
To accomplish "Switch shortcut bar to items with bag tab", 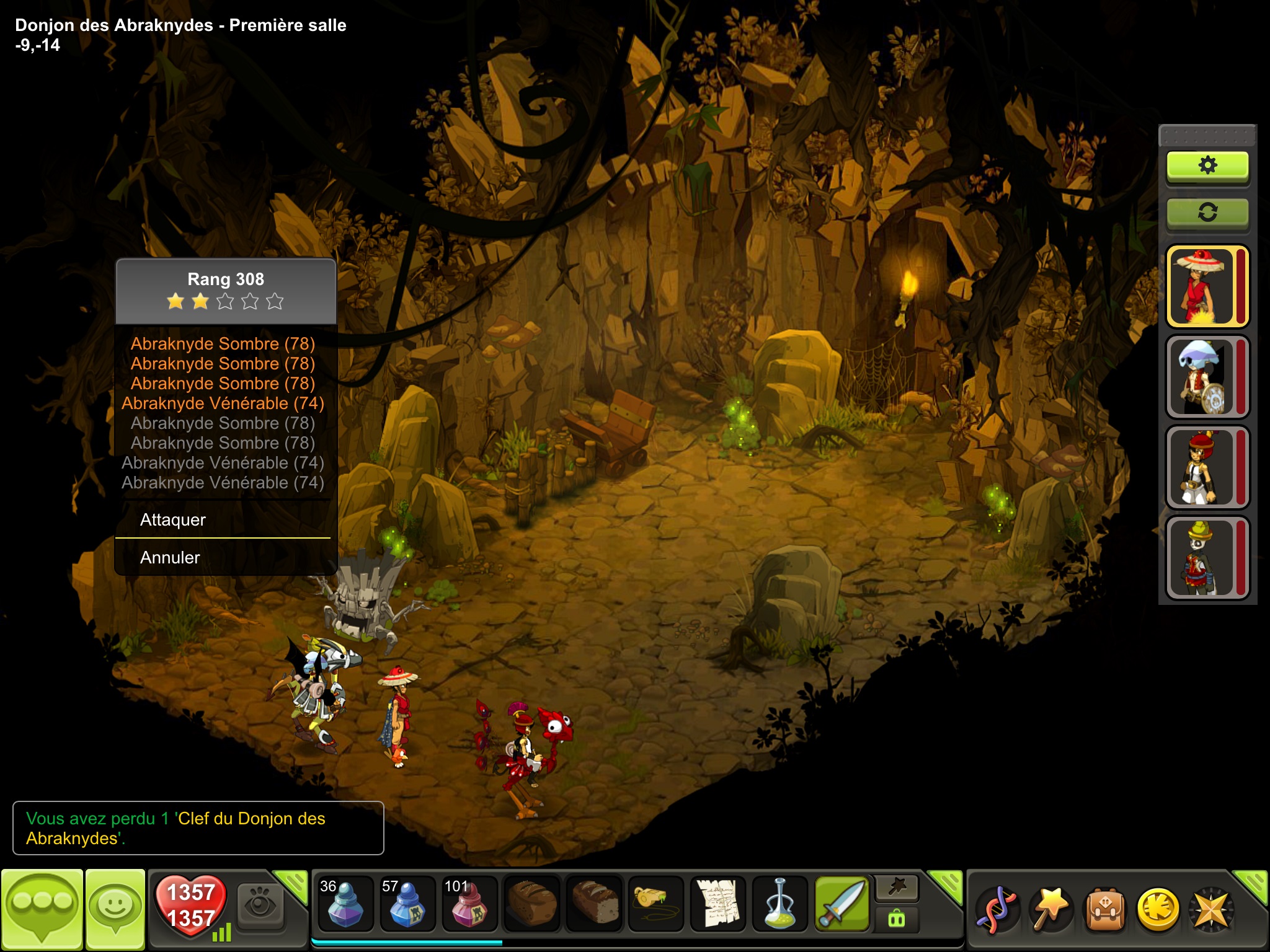I will pos(897,918).
